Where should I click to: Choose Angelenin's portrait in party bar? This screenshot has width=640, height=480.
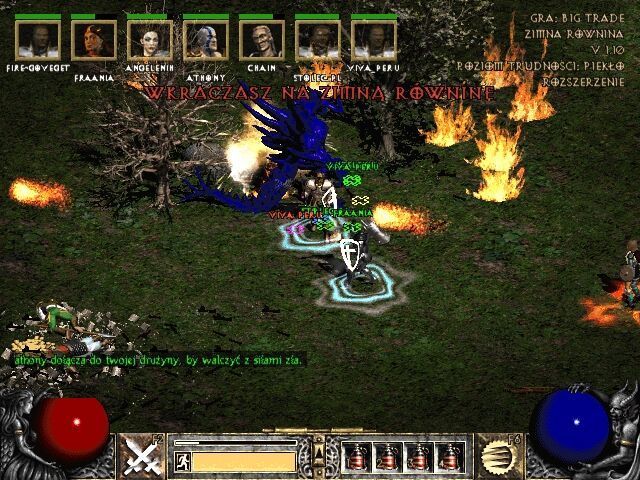150,41
